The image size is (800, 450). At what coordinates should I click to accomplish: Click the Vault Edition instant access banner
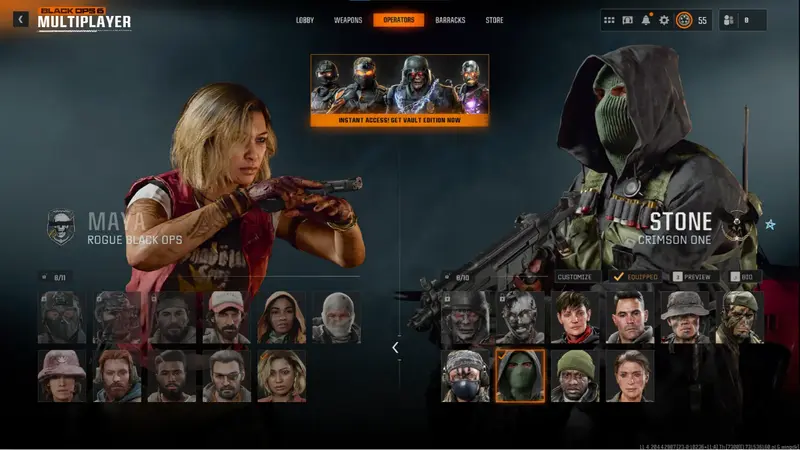[x=399, y=90]
